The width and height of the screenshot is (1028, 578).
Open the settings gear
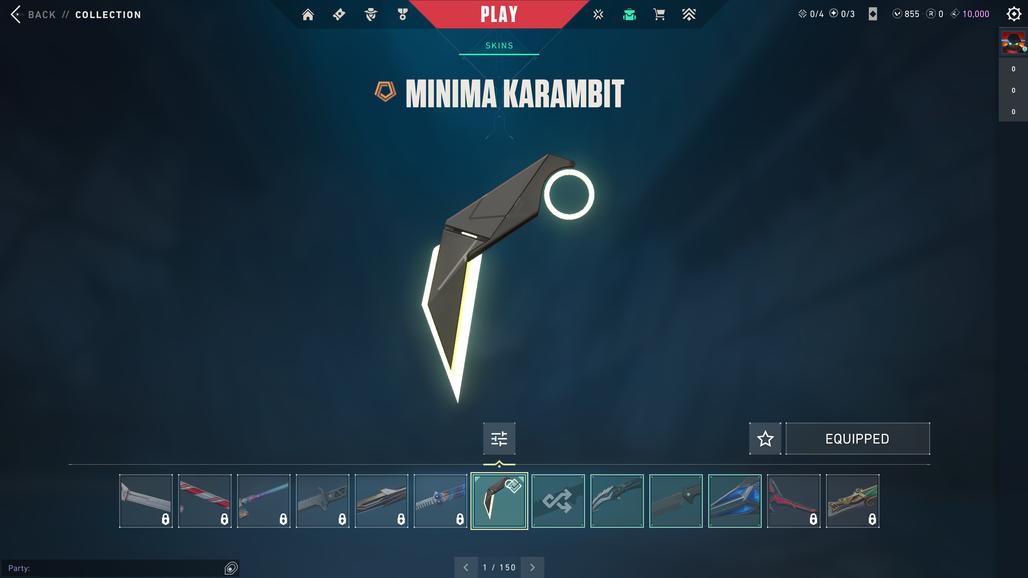click(1014, 14)
